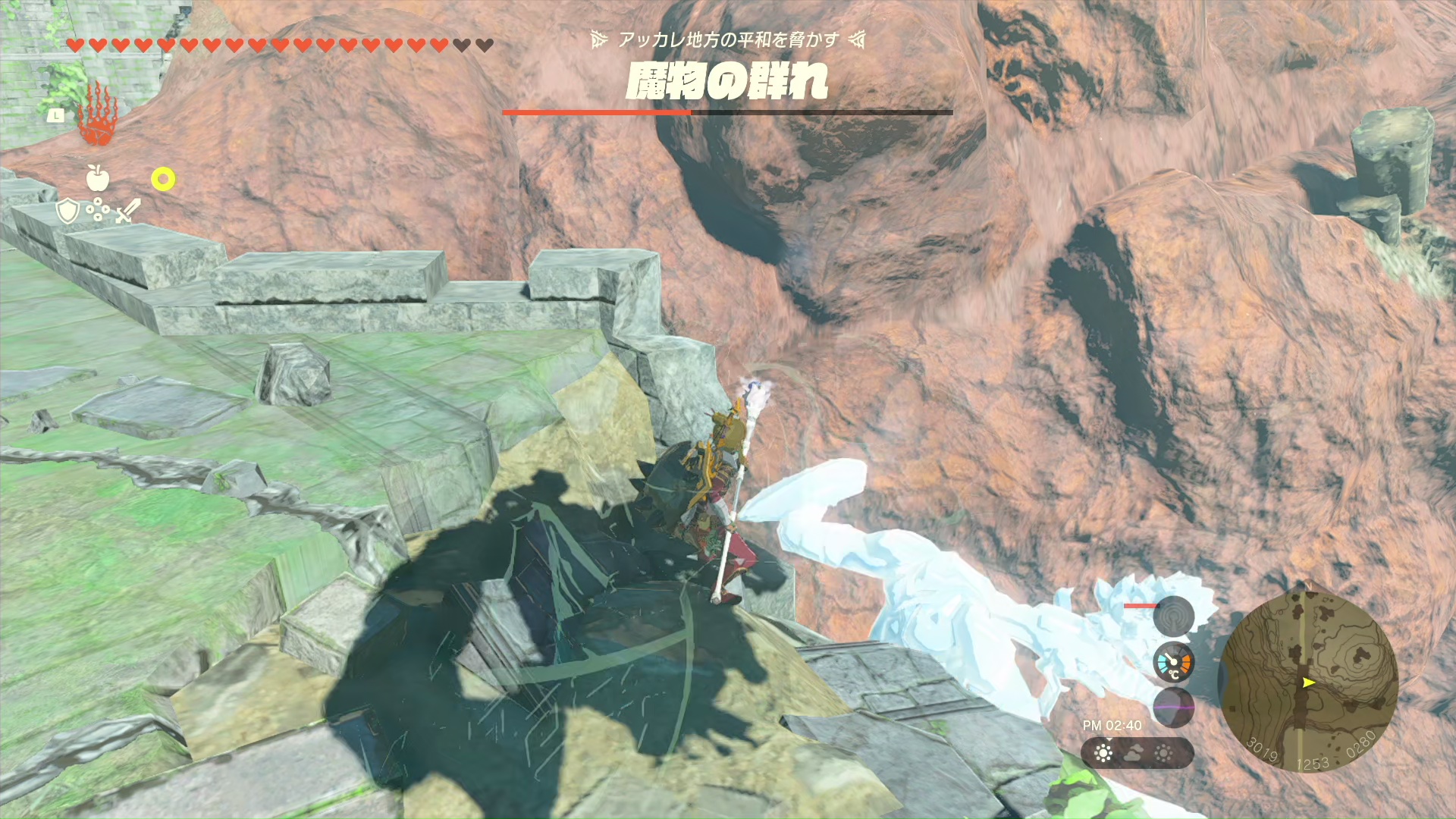Select the apple quick-item icon
The height and width of the screenshot is (819, 1456).
(98, 178)
